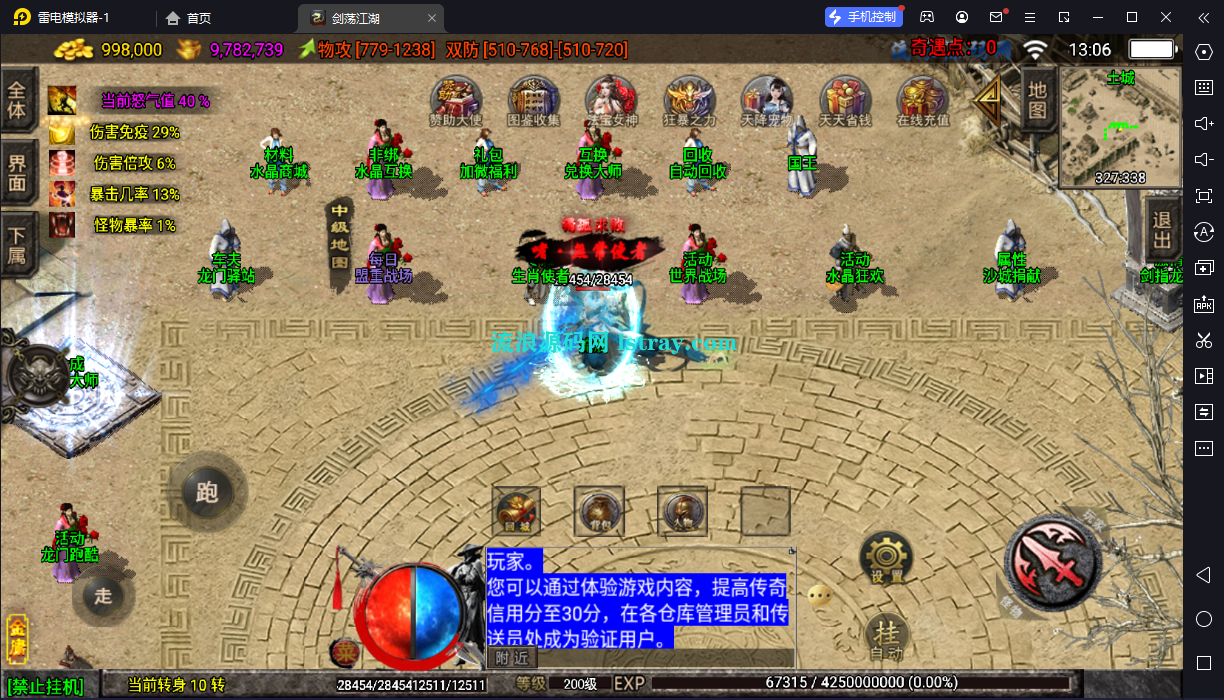
Task: Switch to the 全体 side tab
Action: tap(18, 100)
